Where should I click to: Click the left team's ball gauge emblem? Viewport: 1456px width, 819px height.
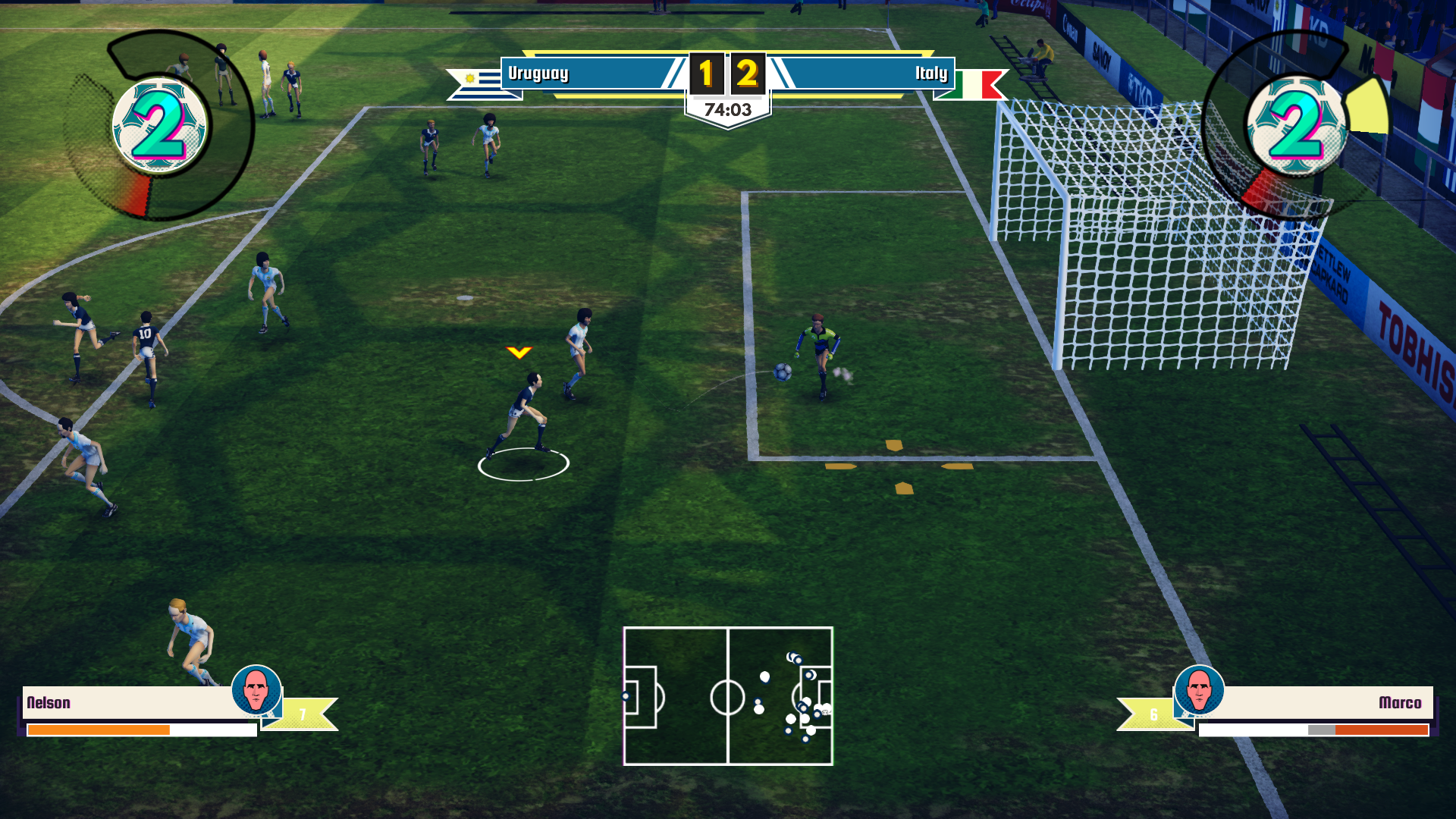tap(160, 126)
